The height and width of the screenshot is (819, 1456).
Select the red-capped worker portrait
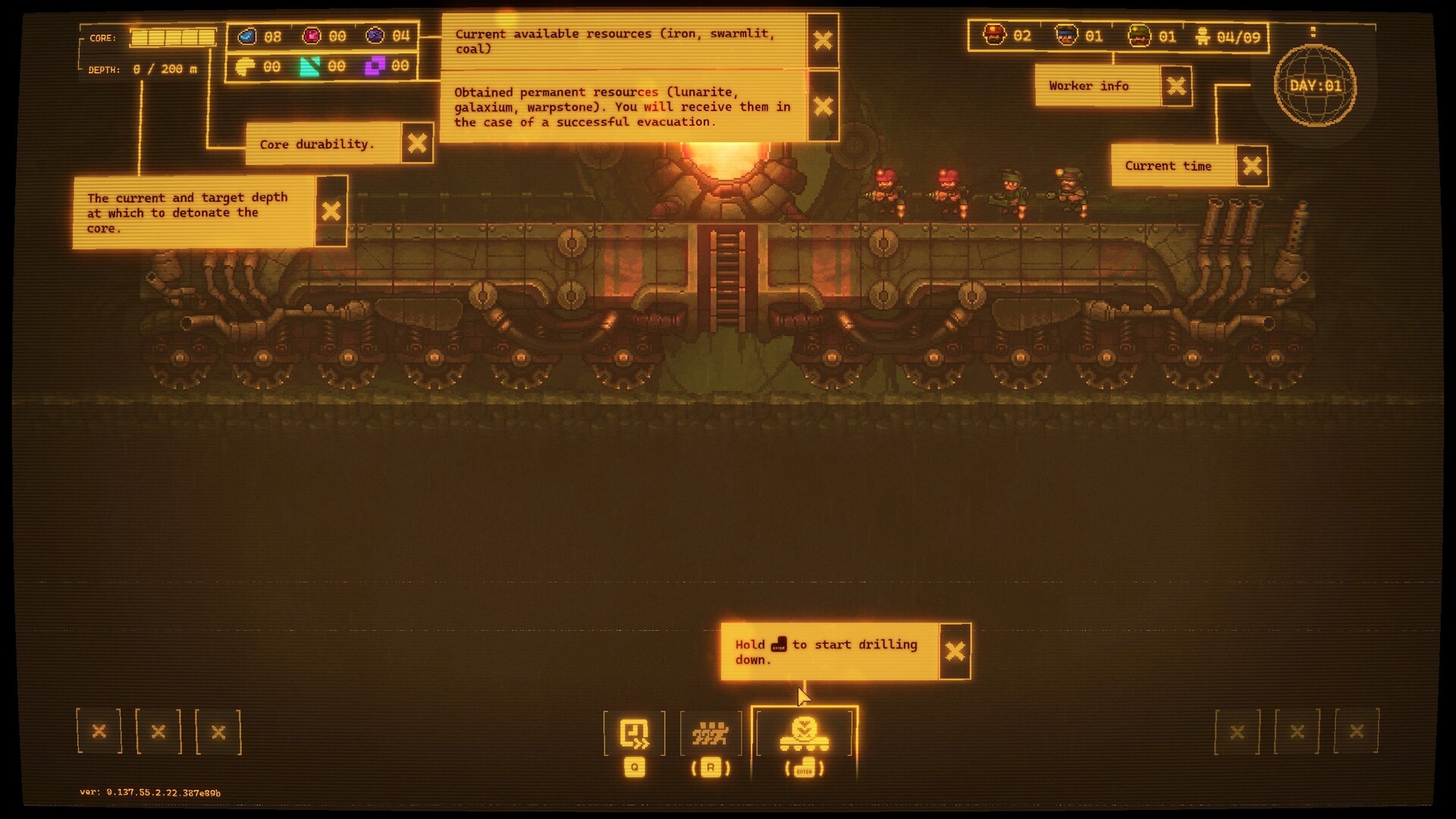pos(994,36)
